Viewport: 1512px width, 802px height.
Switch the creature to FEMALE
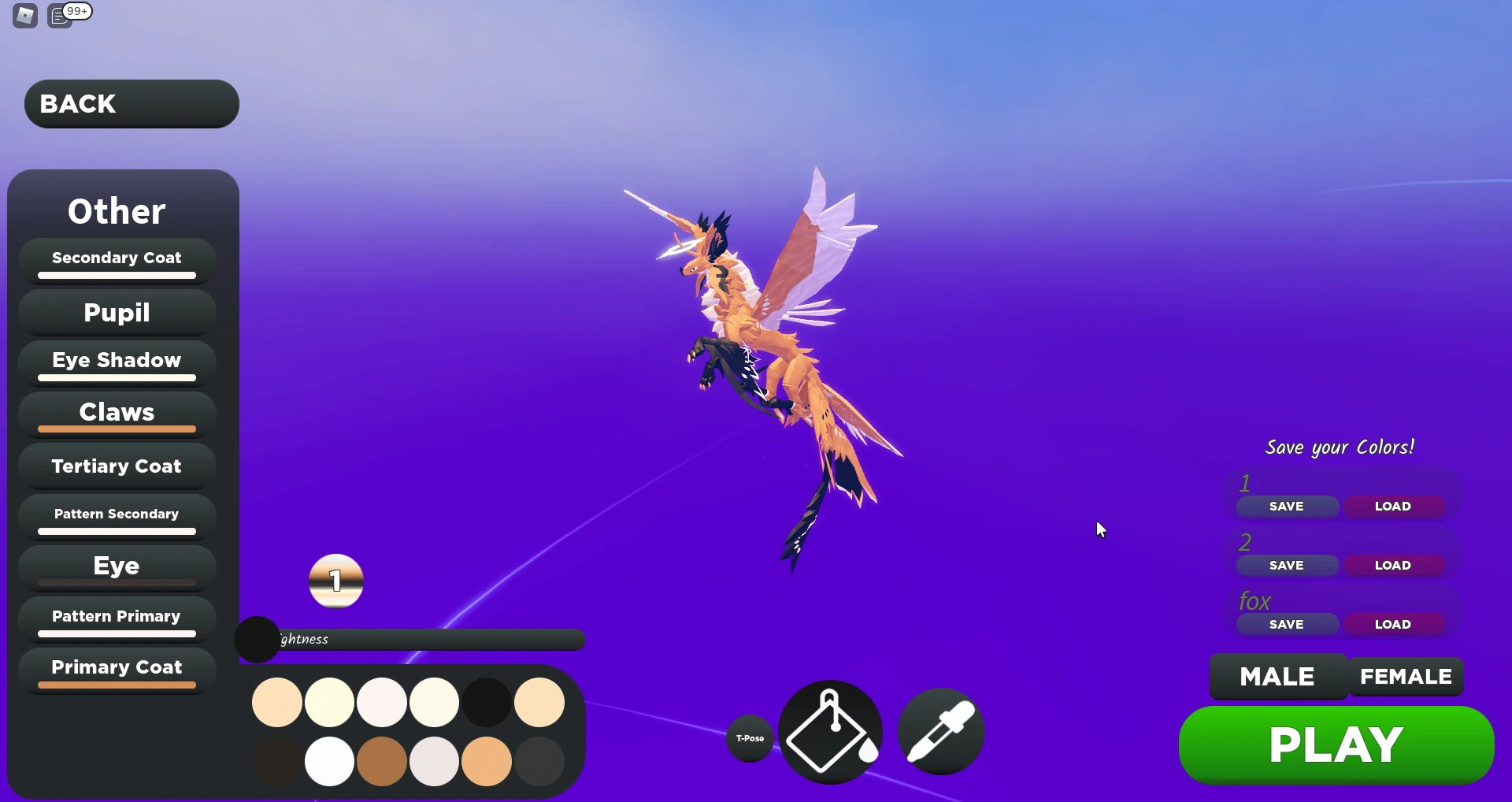(x=1406, y=676)
